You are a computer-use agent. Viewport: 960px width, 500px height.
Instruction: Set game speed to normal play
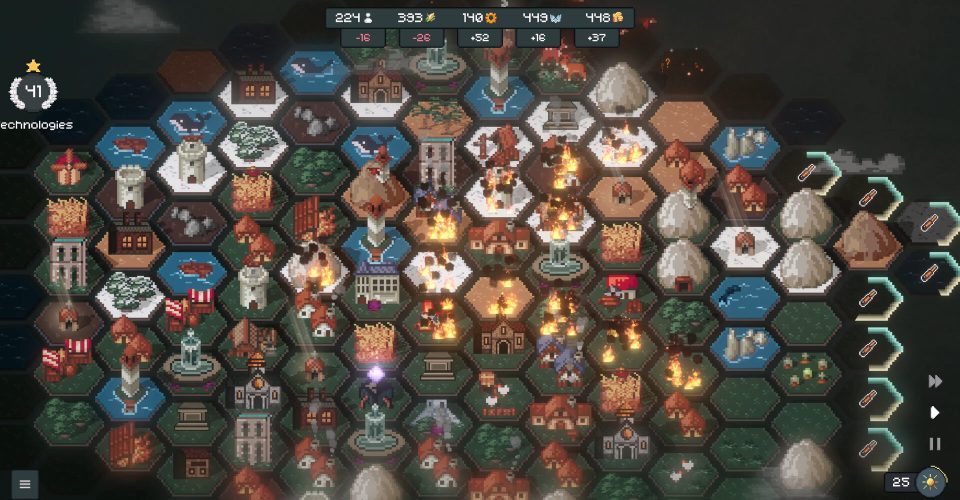click(x=935, y=412)
